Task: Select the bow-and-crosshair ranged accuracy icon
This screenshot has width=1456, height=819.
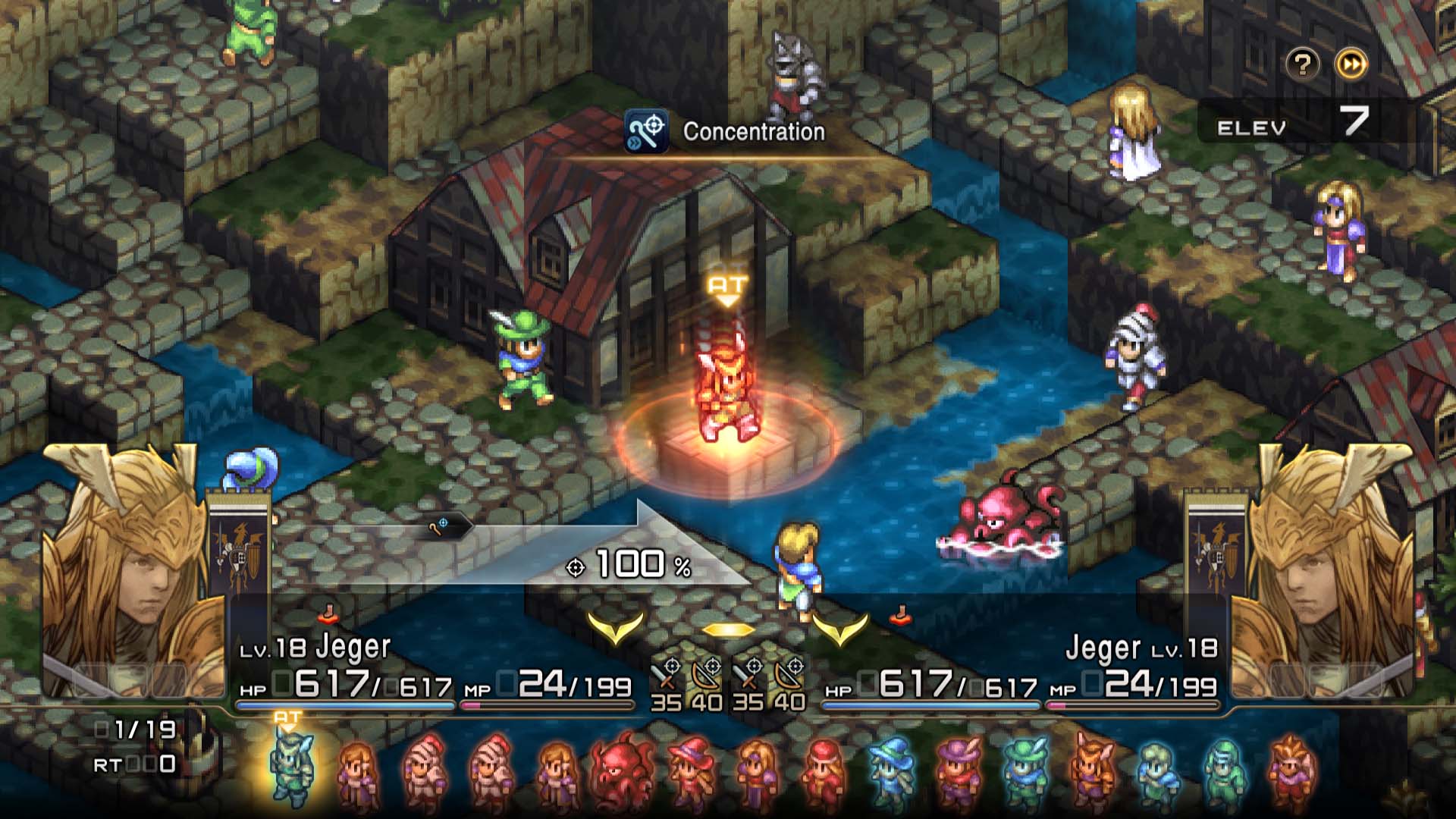Action: [705, 673]
